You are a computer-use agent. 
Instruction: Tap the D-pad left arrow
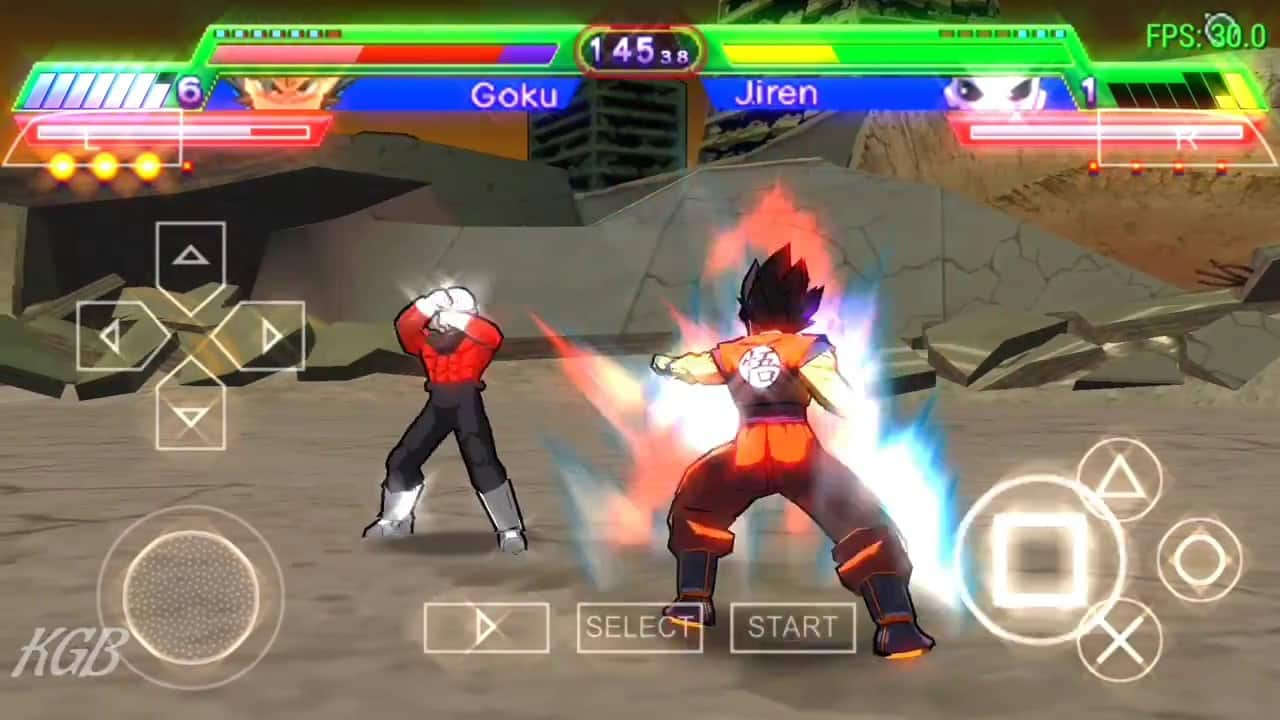click(x=111, y=336)
